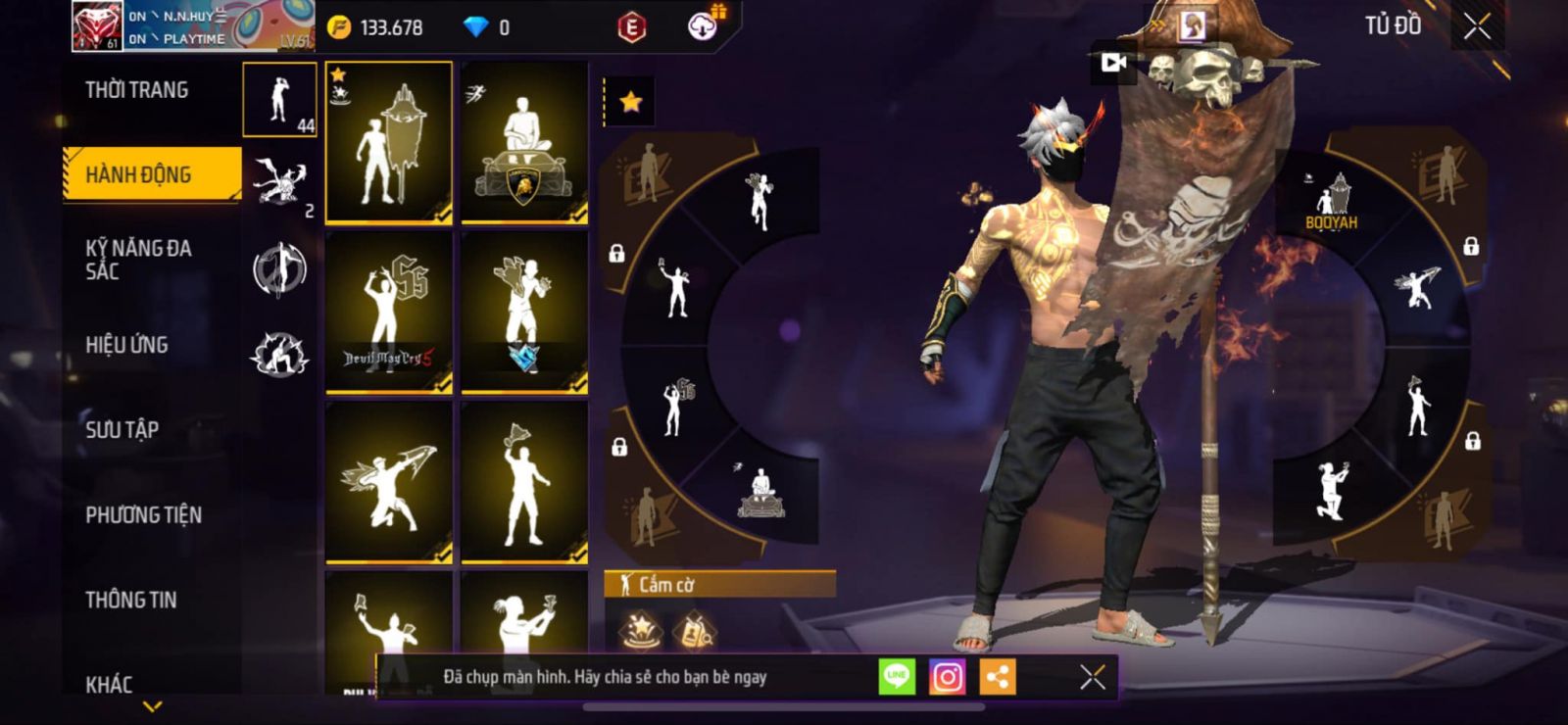
Task: Switch to Kỹ Năng Đa Sắc
Action: coord(138,260)
